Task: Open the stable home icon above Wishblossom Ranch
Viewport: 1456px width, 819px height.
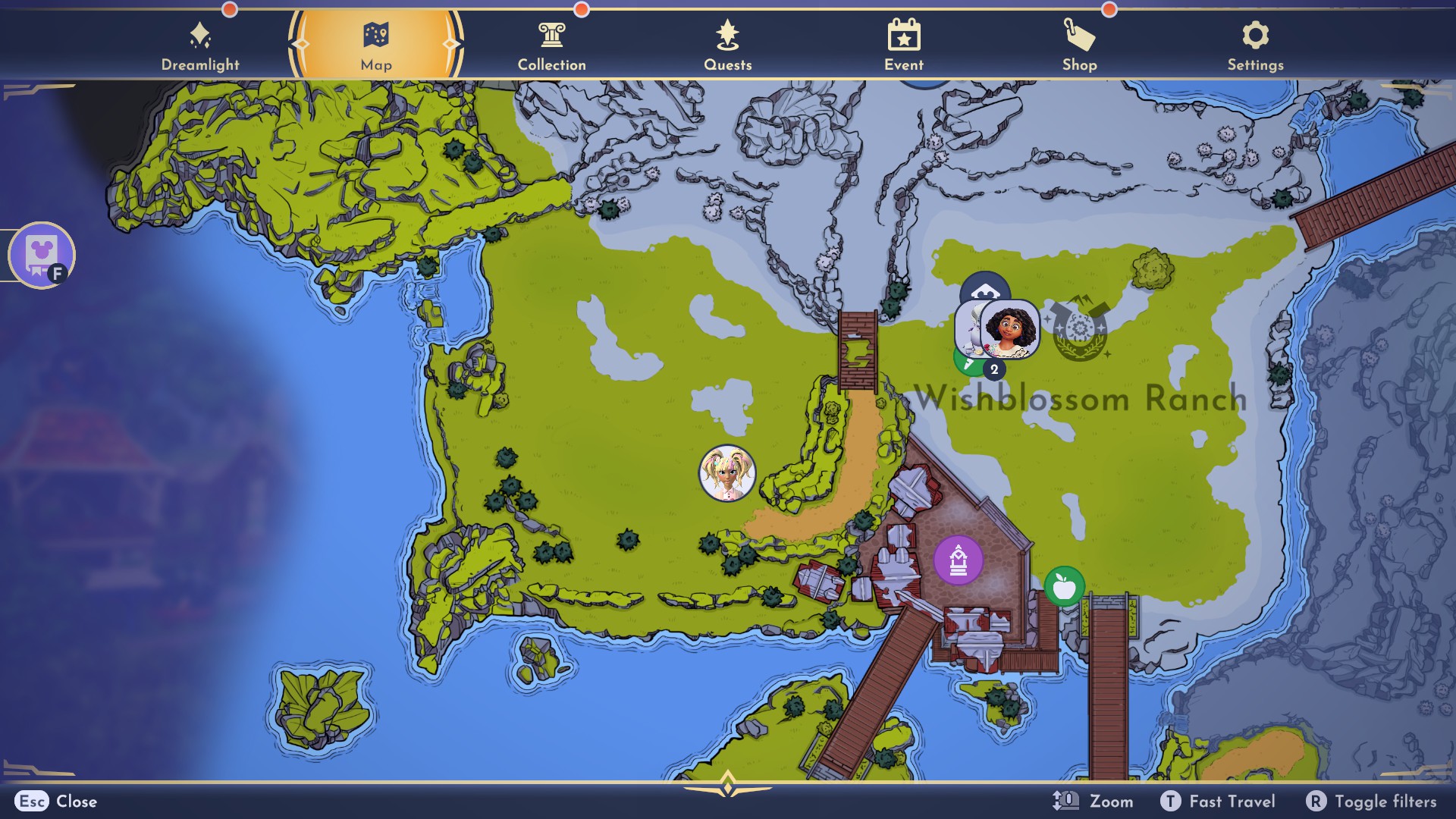Action: coord(984,291)
